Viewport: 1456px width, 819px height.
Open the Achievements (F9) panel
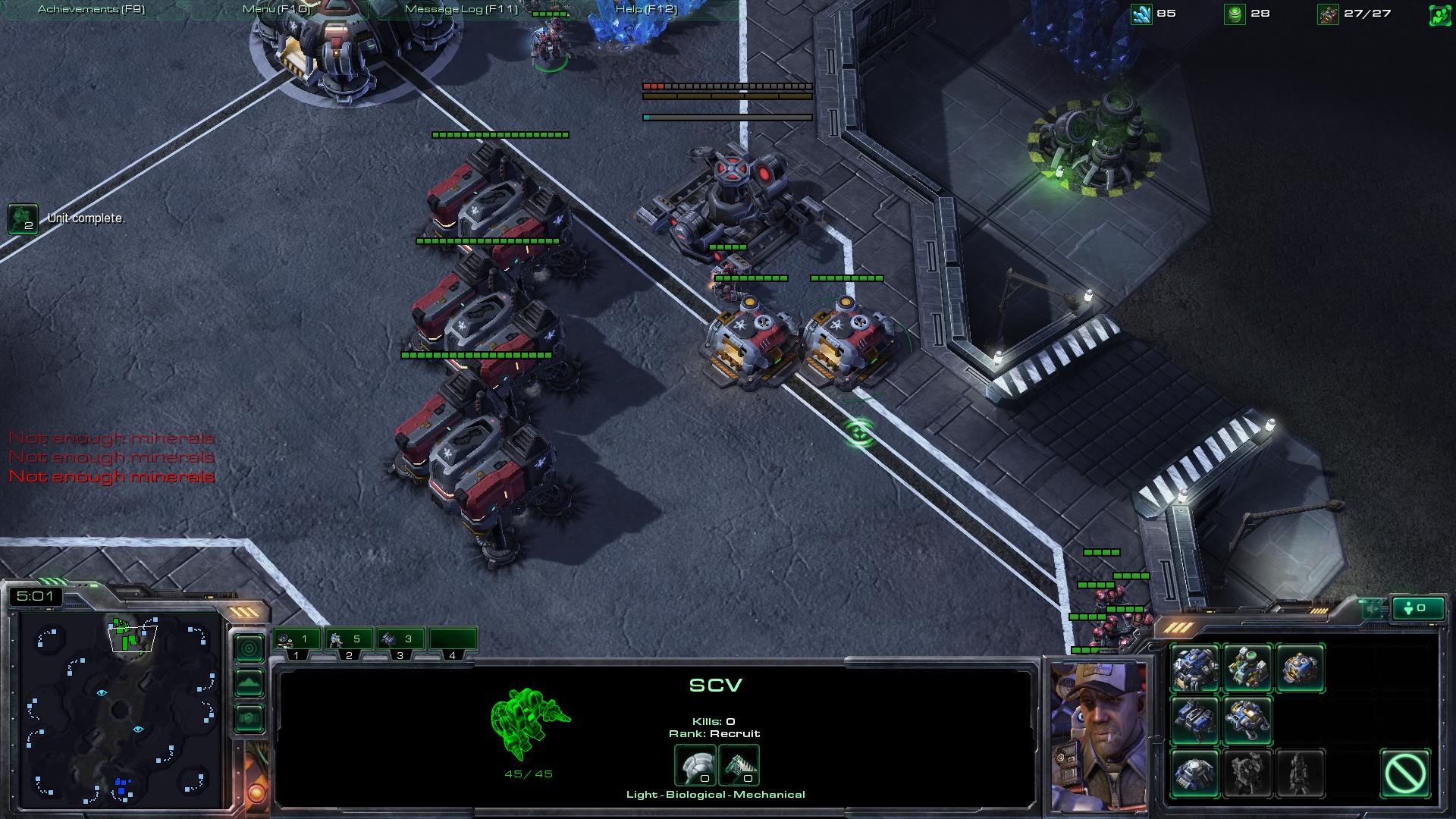click(91, 9)
